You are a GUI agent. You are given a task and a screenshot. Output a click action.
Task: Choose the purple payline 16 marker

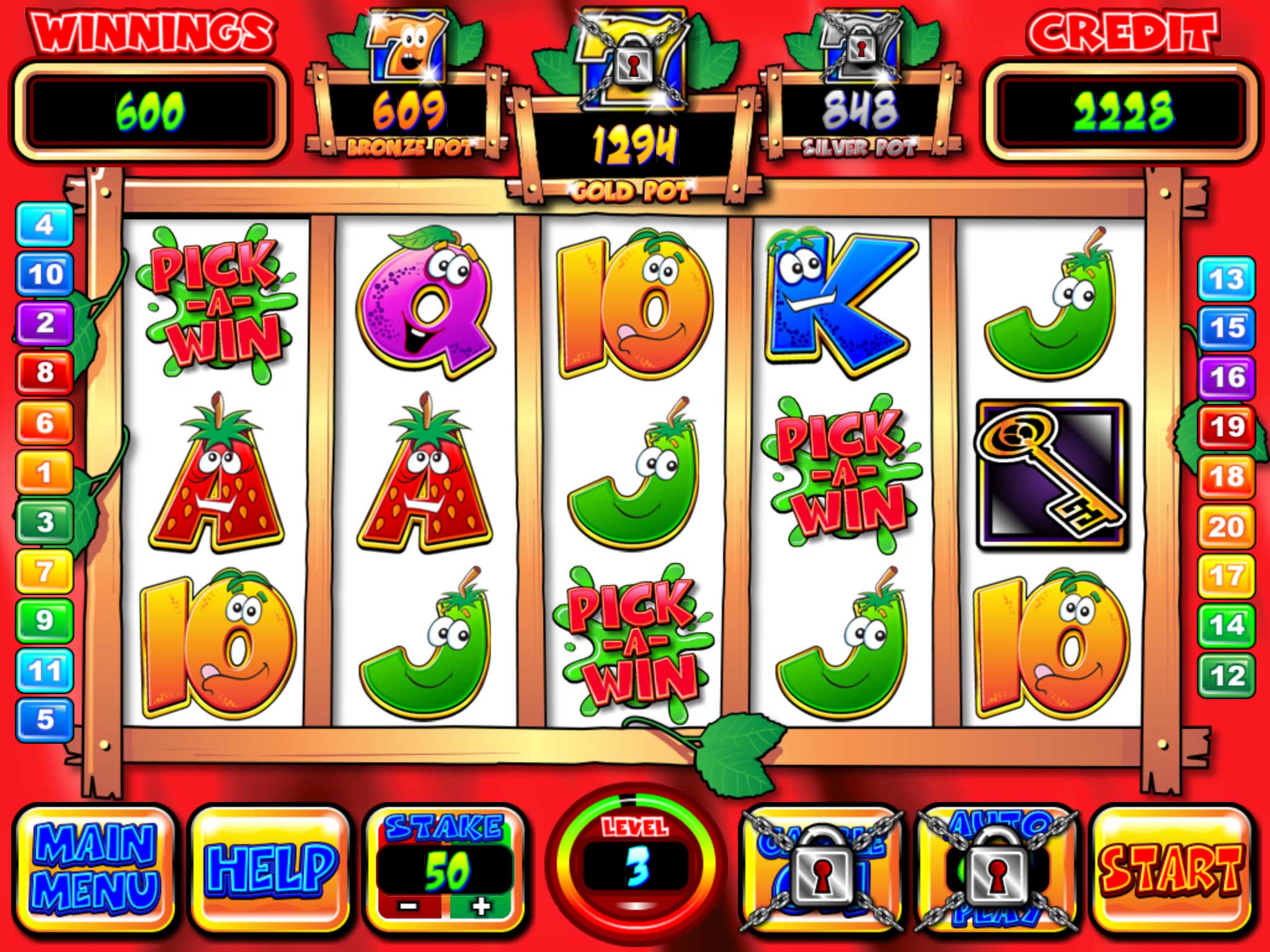pos(1227,377)
